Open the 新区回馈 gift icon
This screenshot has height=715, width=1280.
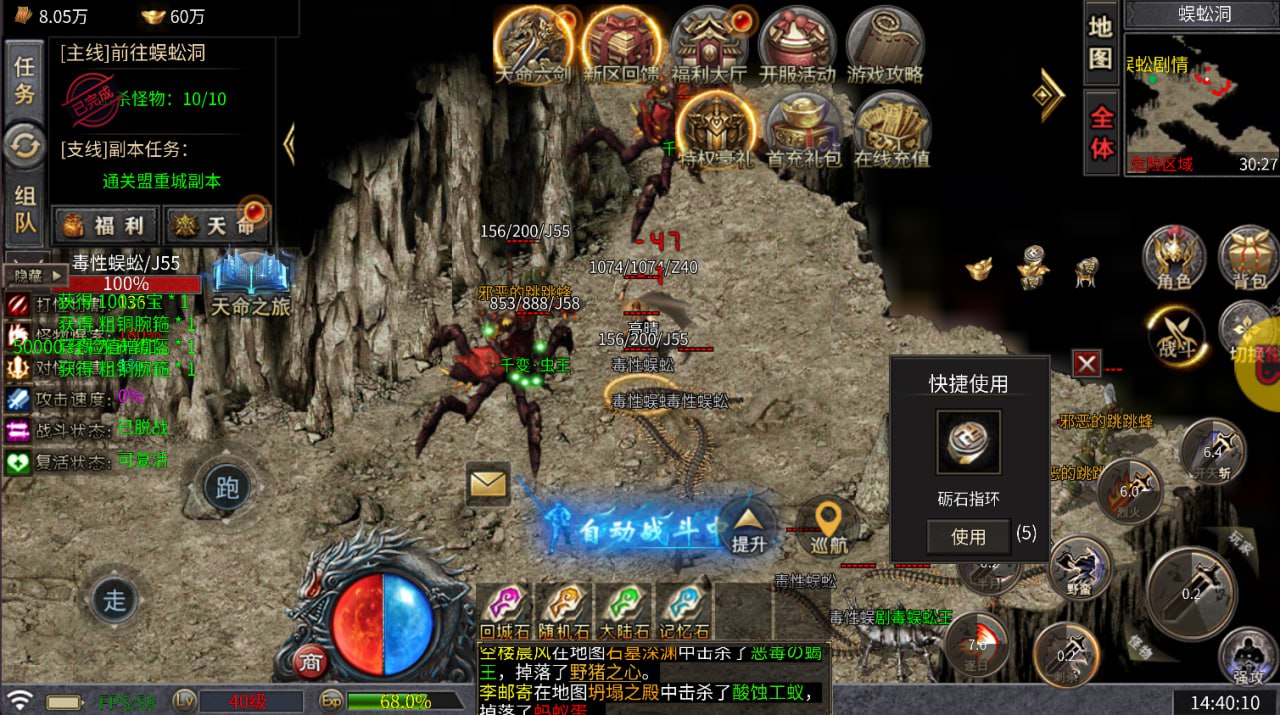pyautogui.click(x=621, y=42)
